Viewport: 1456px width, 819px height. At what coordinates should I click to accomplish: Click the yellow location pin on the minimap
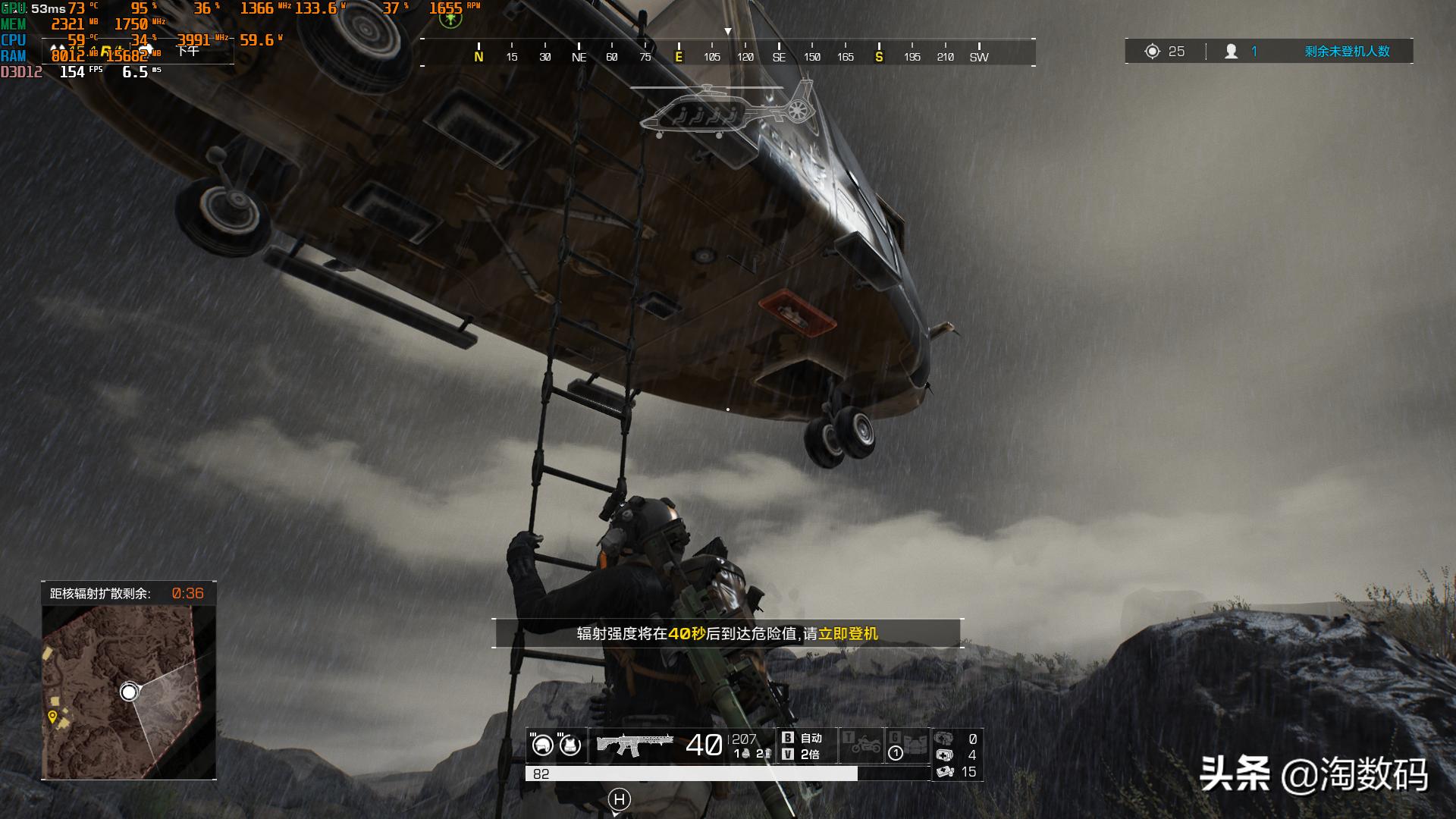52,717
